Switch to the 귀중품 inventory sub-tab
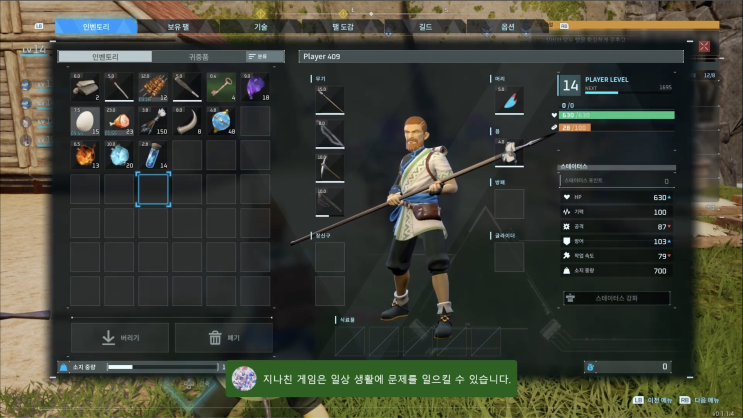This screenshot has width=743, height=418. click(x=198, y=57)
